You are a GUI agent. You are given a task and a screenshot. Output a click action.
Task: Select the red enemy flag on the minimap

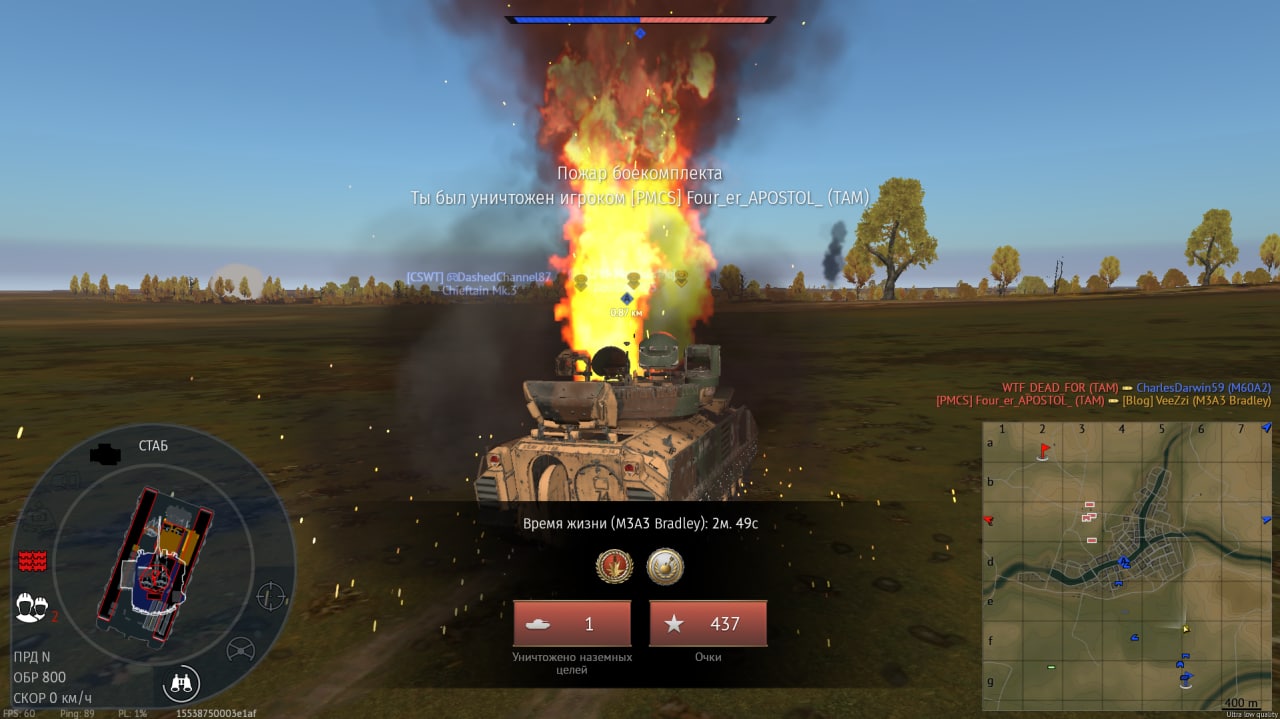pos(1044,450)
